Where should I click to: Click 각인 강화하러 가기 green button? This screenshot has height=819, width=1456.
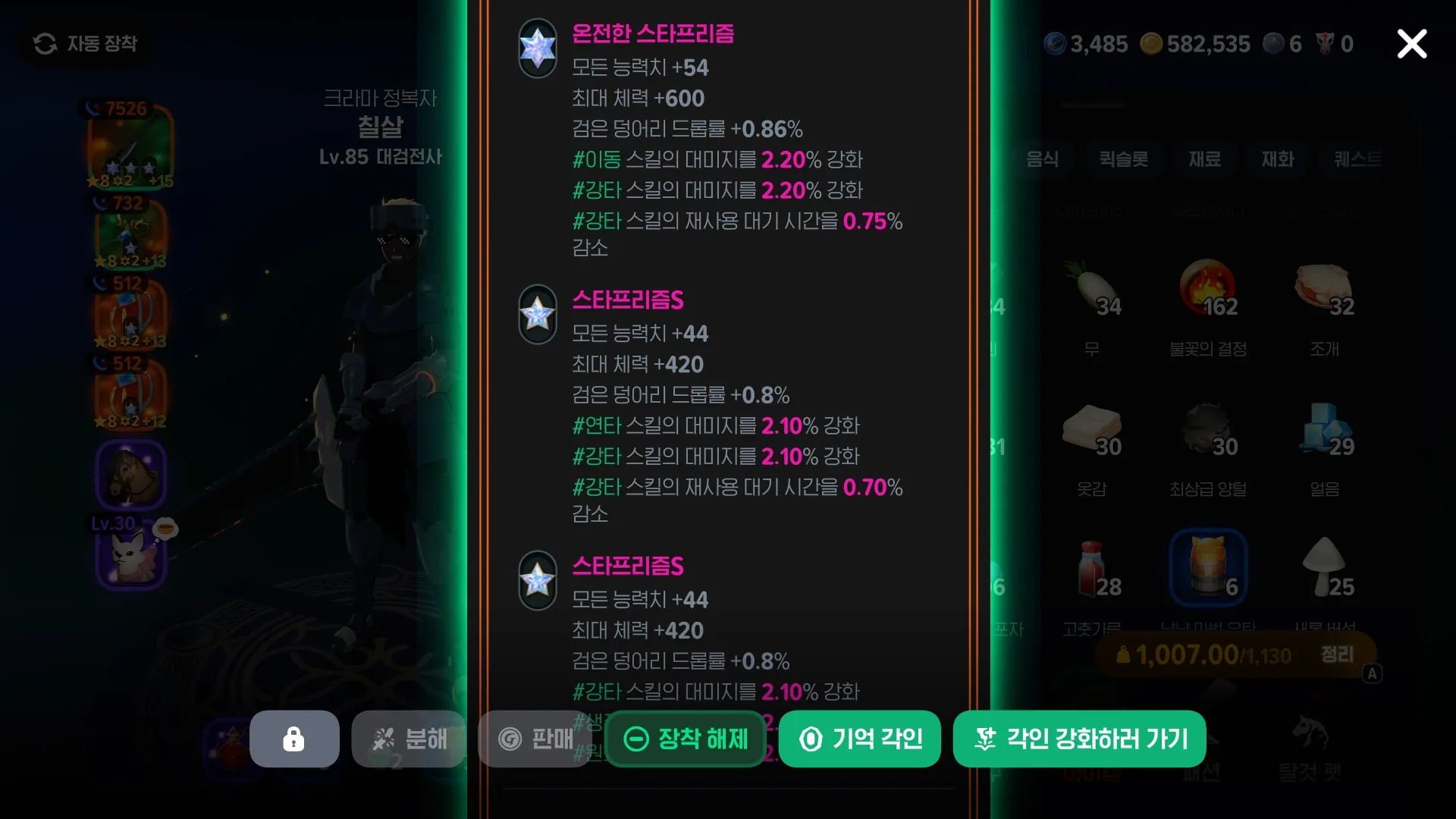click(x=1079, y=739)
